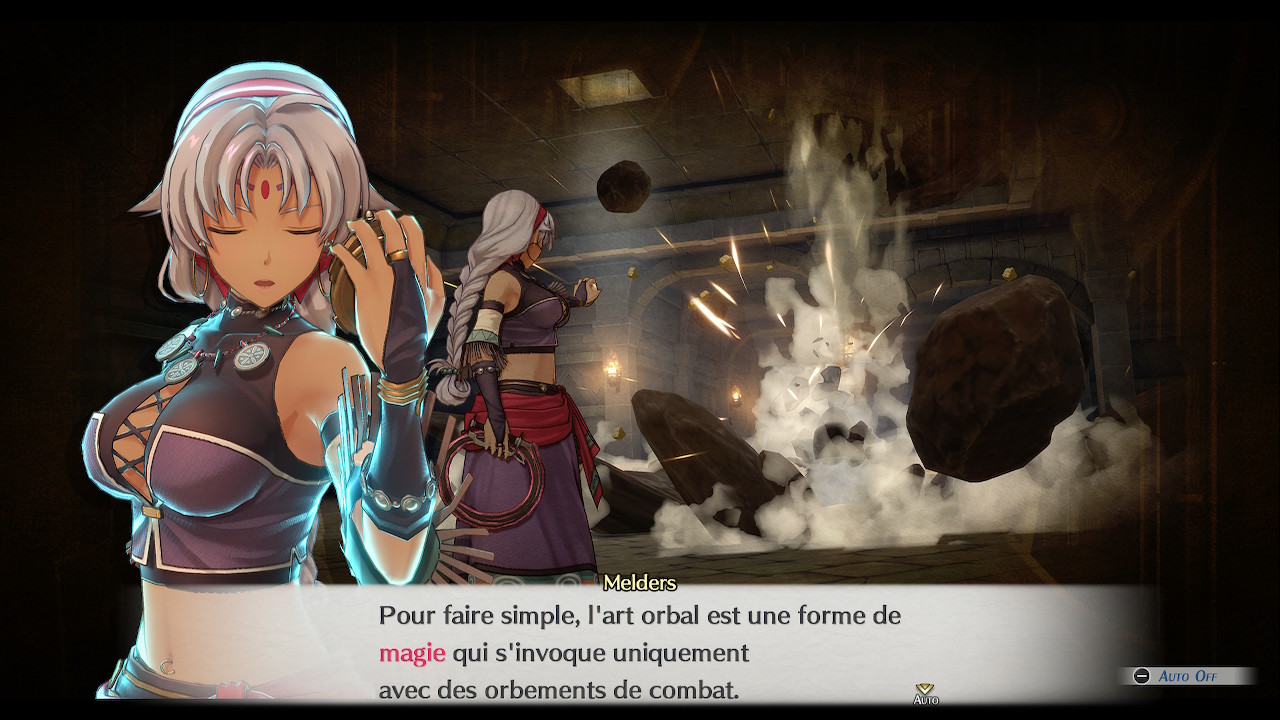Toggle the Auto Off dialogue mode
1280x720 pixels.
[1186, 677]
